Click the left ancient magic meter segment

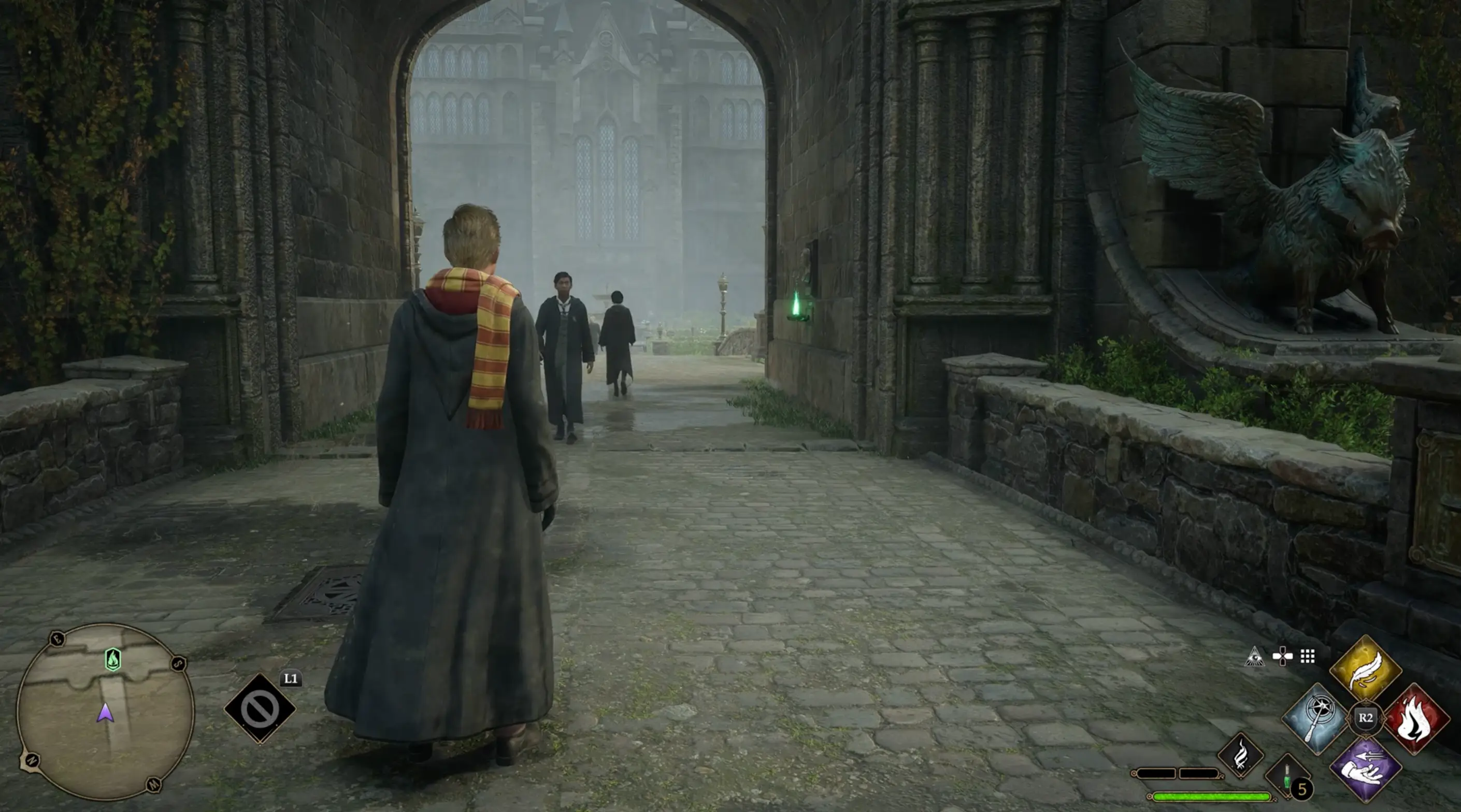pos(1156,774)
